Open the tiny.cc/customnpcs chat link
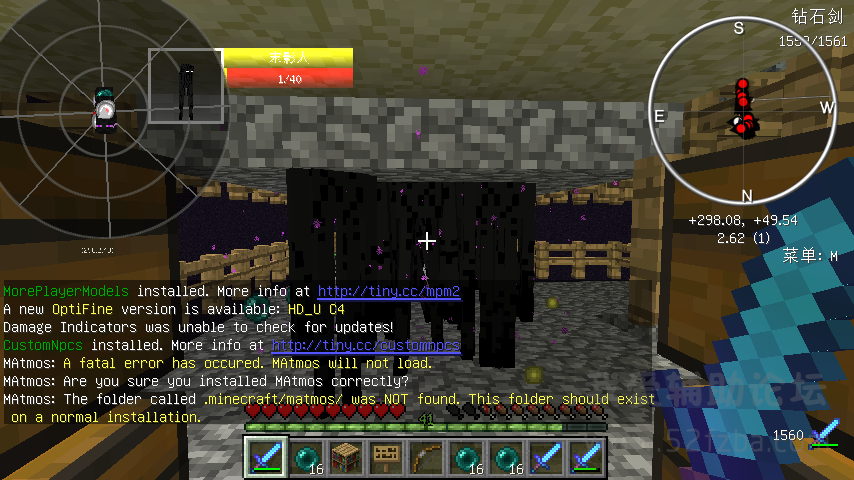This screenshot has height=480, width=854. click(x=365, y=346)
